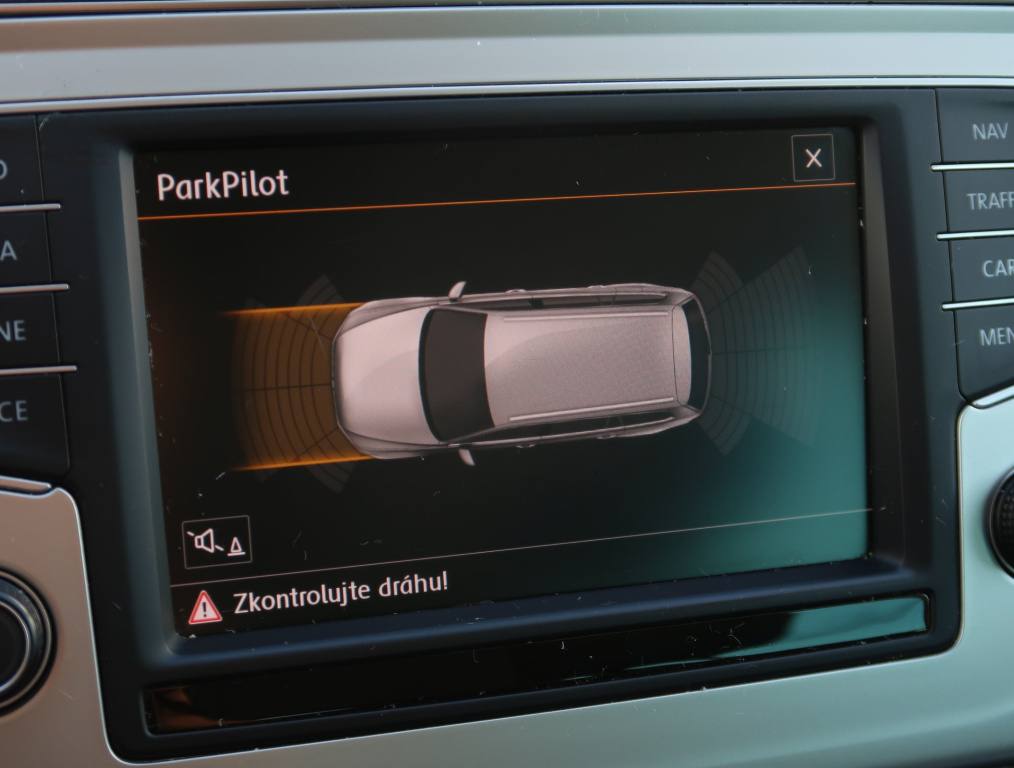Screen dimensions: 1014x768
Task: Toggle the ParkPilot warning sound mute icon
Action: [217, 542]
